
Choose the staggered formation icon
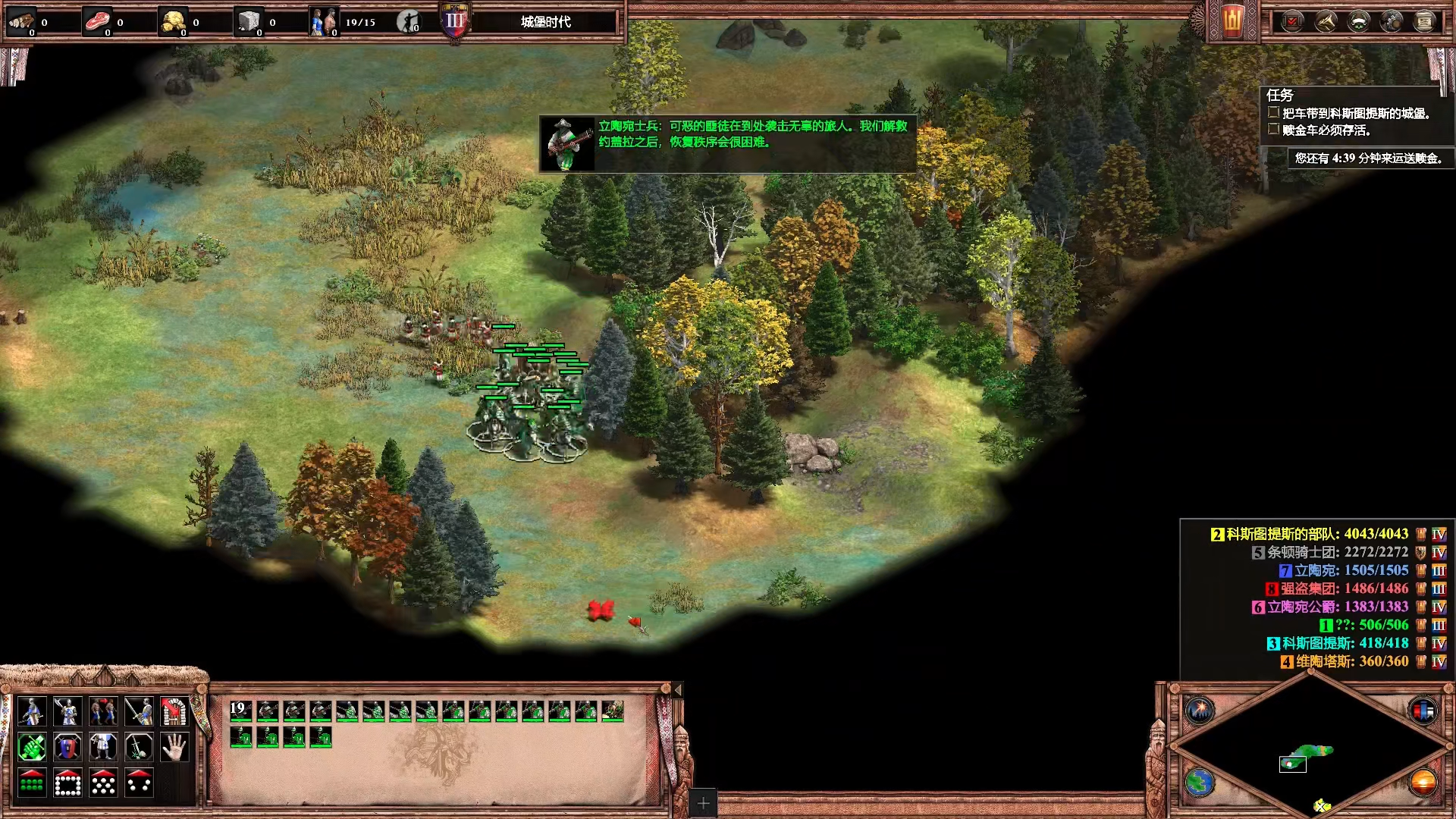[103, 783]
